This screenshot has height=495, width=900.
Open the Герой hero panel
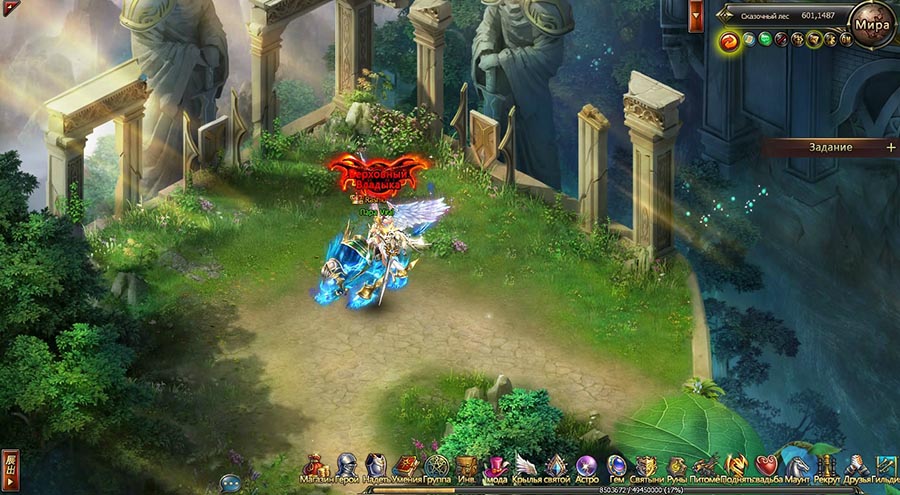click(346, 466)
